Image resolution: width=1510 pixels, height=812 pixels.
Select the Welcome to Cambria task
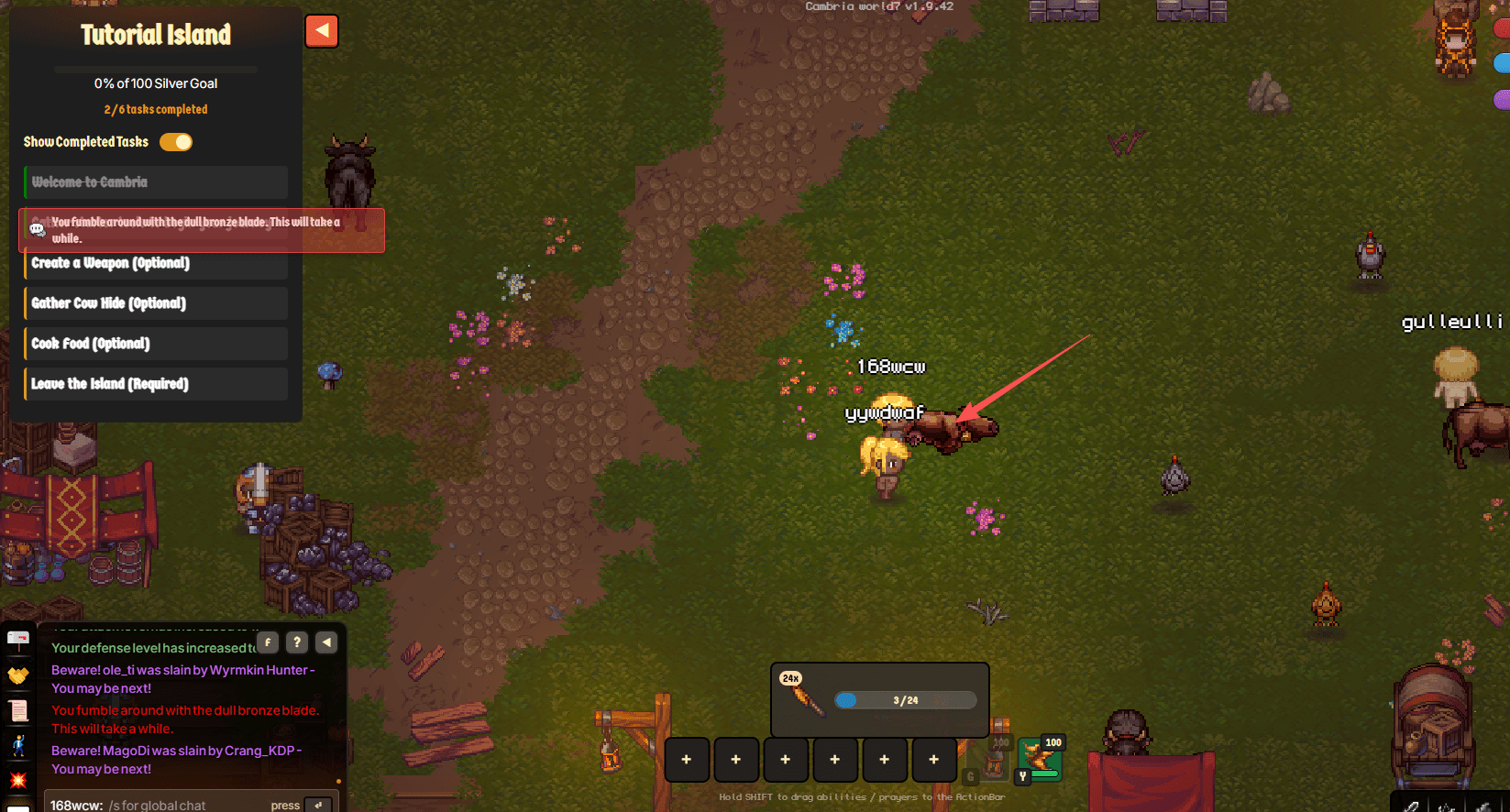click(156, 182)
